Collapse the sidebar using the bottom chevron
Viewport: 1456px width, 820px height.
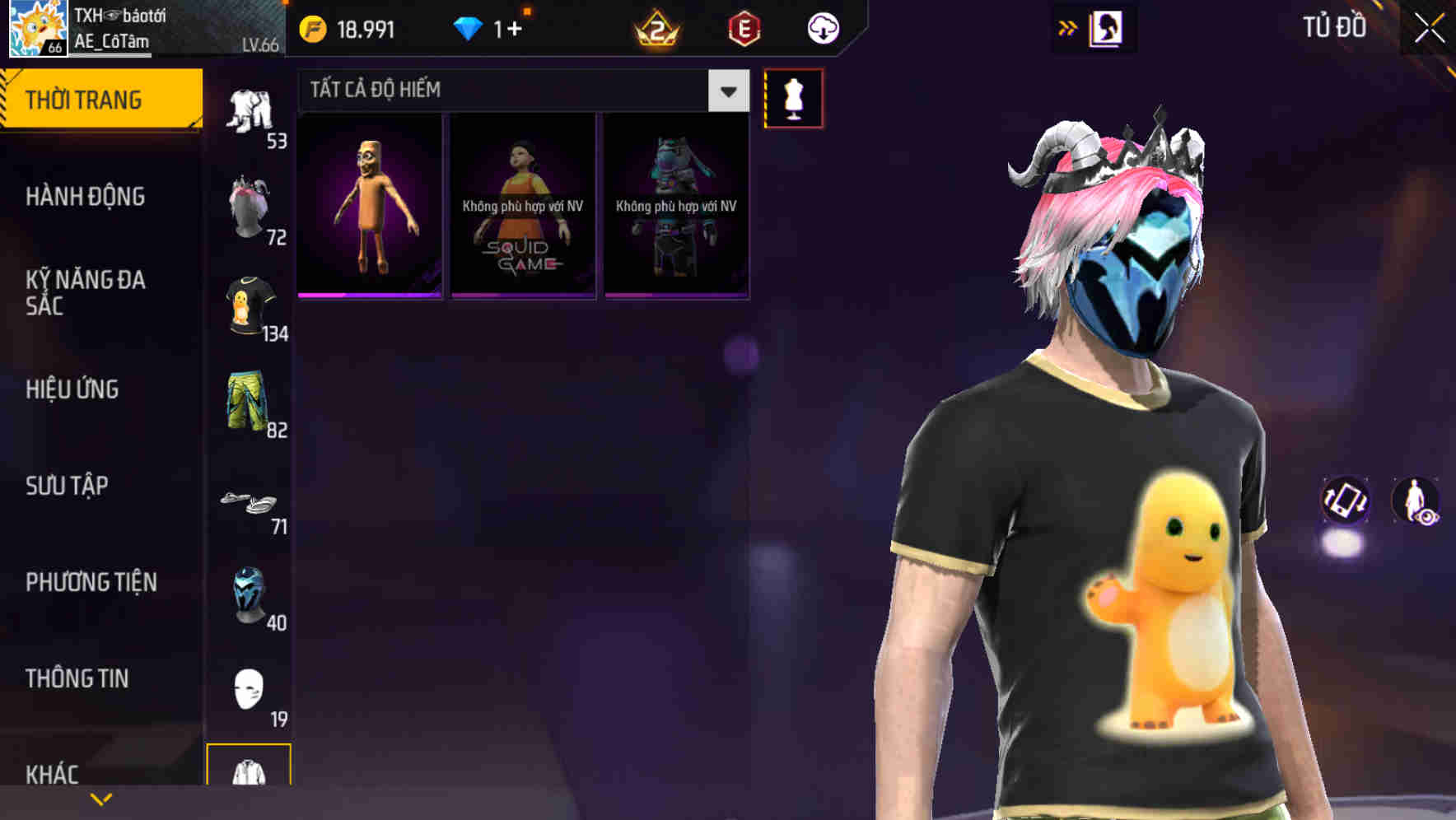pos(101,799)
